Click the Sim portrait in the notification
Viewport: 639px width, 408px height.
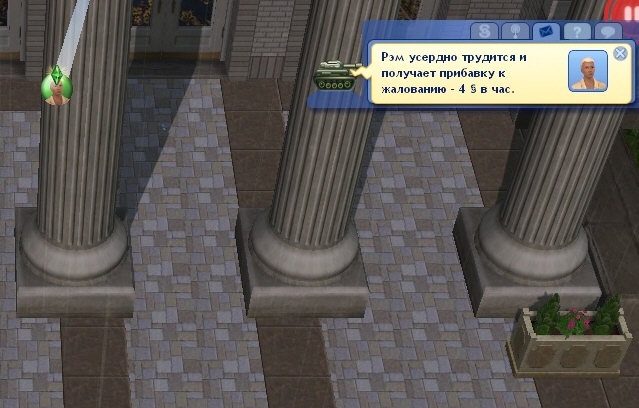point(588,72)
